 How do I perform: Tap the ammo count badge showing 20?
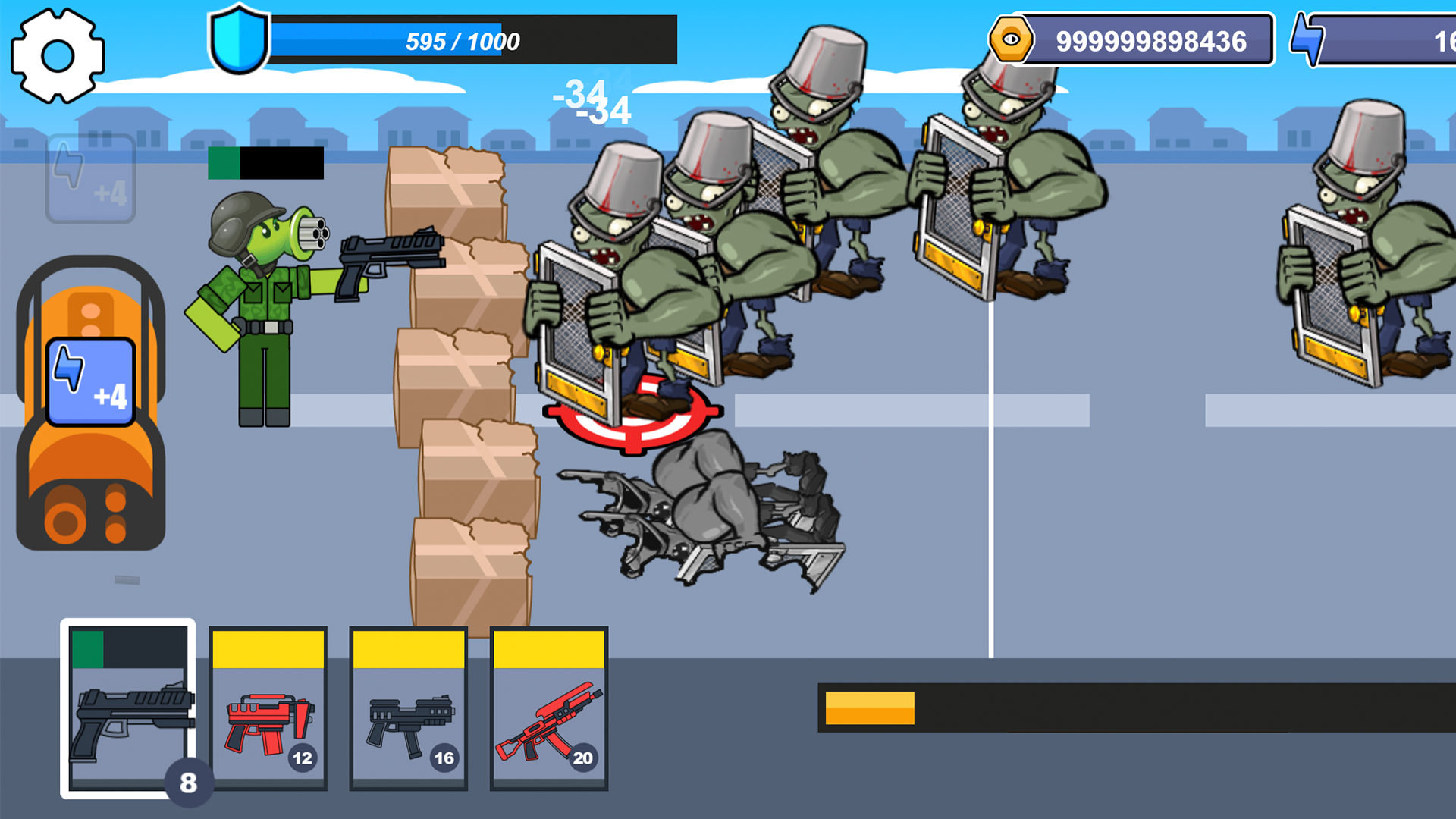(585, 757)
